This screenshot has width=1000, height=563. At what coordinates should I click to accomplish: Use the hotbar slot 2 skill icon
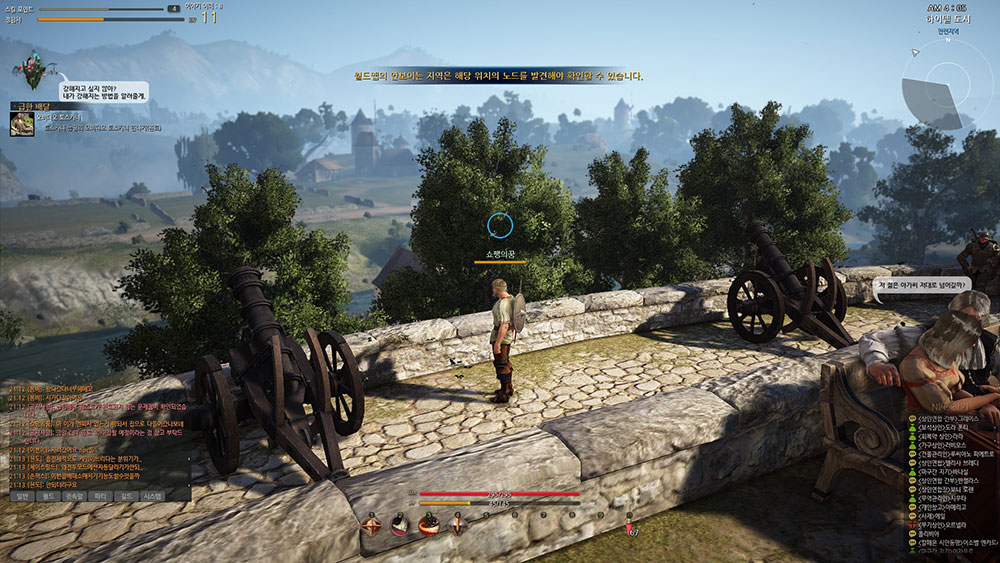(x=400, y=524)
